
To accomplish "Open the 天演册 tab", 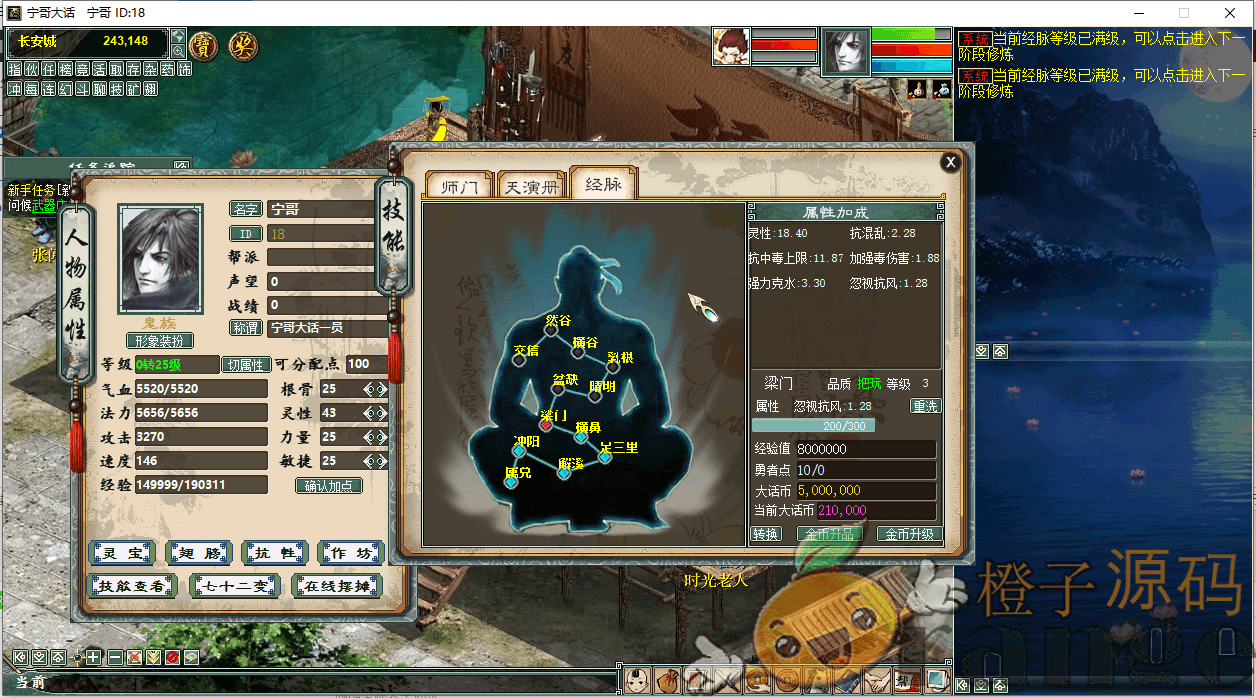I will pos(530,186).
